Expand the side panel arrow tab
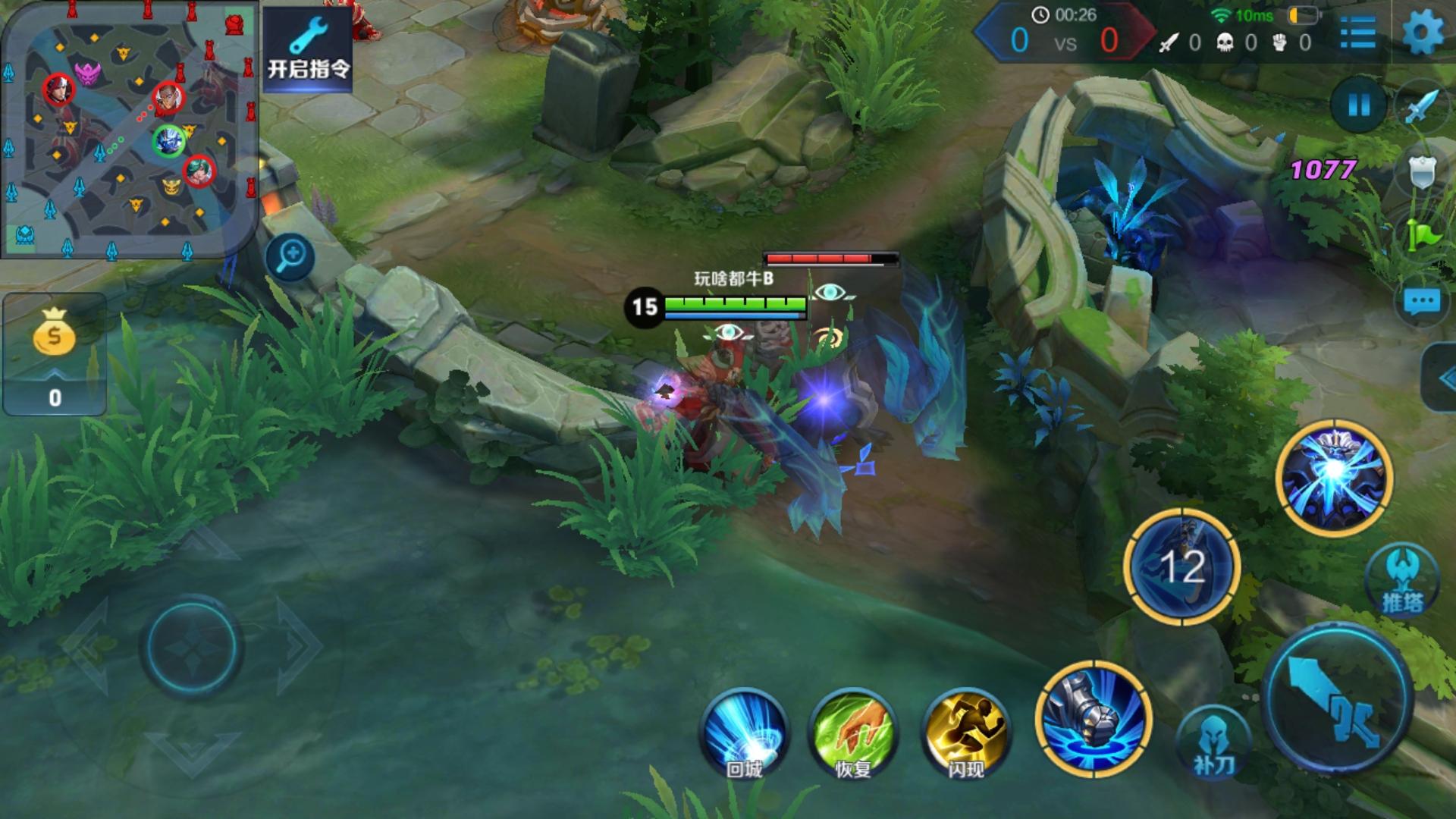This screenshot has width=1456, height=819. click(x=1440, y=377)
